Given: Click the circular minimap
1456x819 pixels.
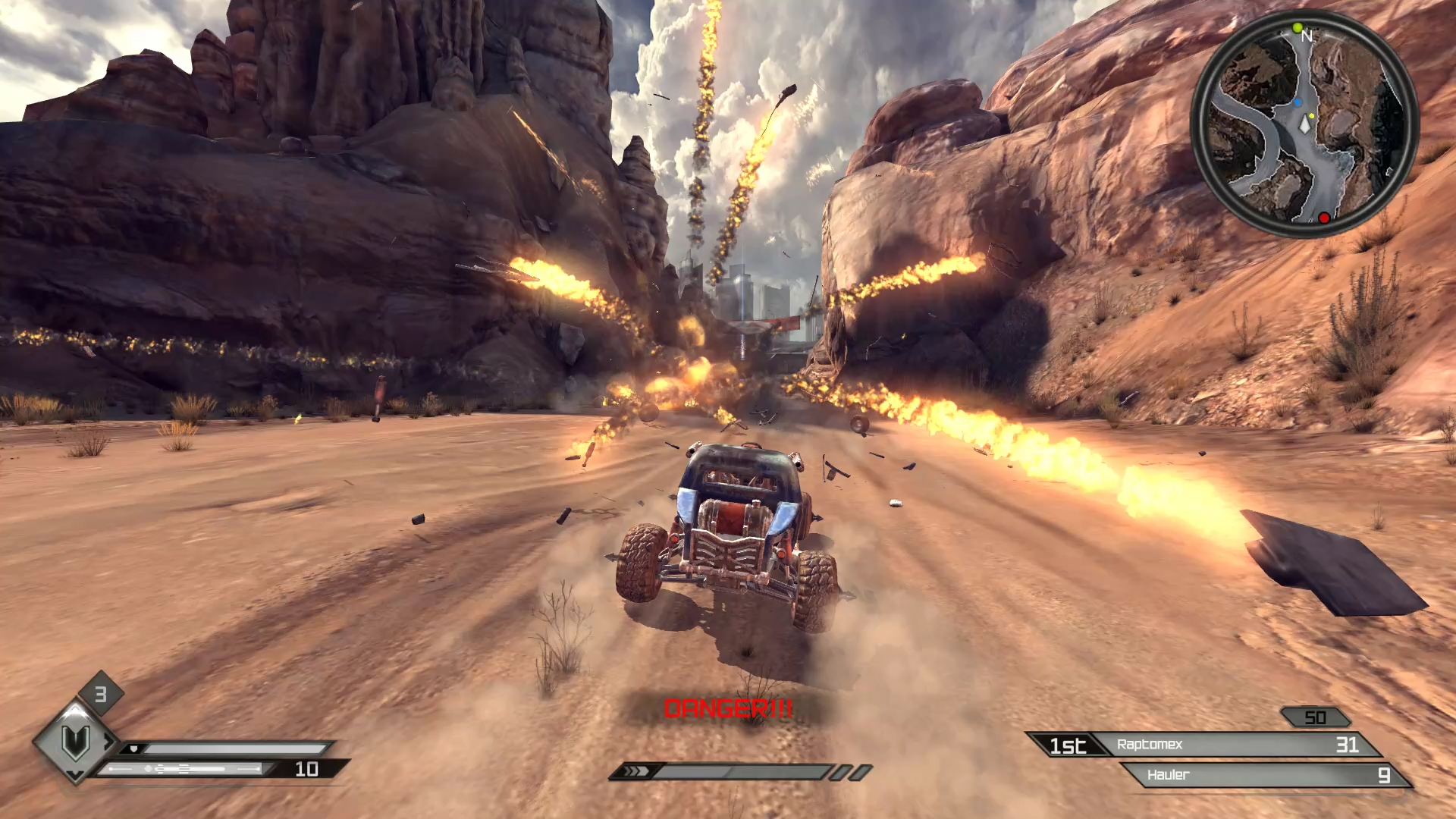Looking at the screenshot, I should click(1304, 124).
